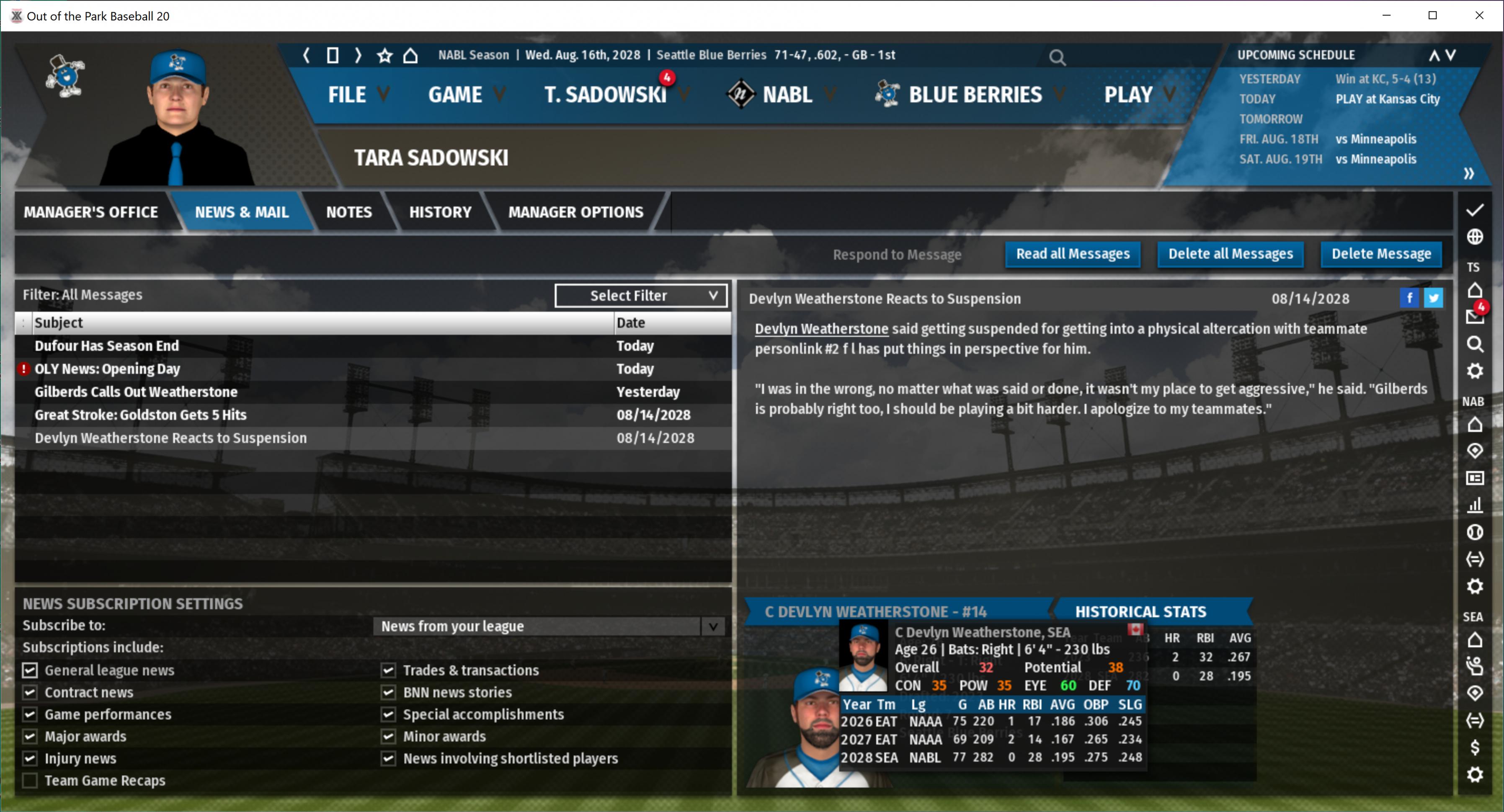Expand the Select Filter dropdown
The height and width of the screenshot is (812, 1504).
click(x=640, y=295)
